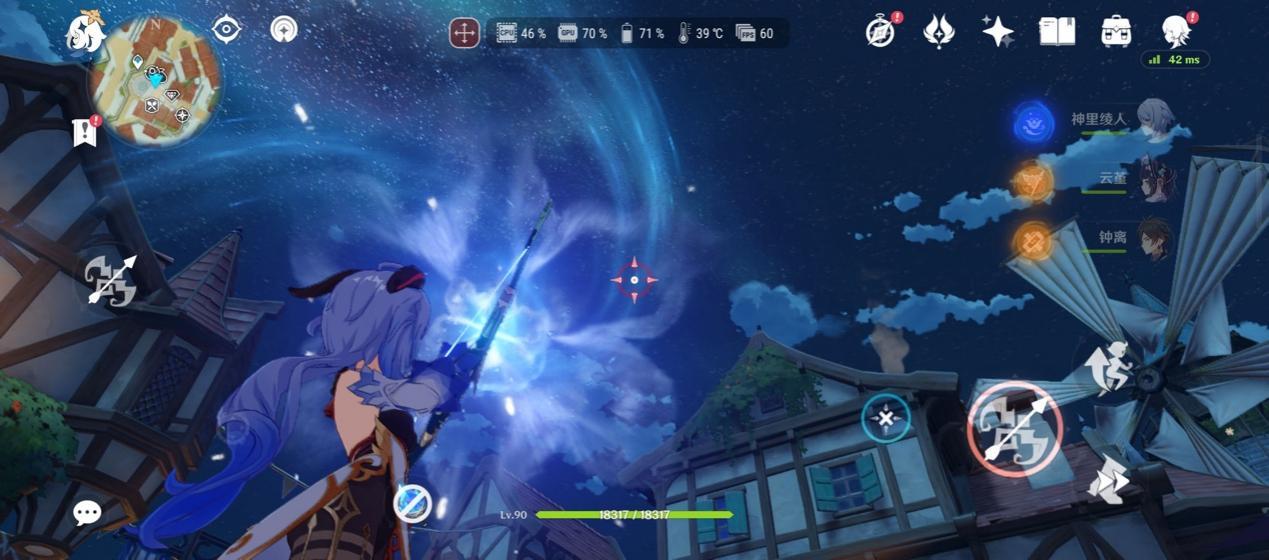
Task: Open the Adventurer Handbook book icon
Action: click(x=1057, y=31)
